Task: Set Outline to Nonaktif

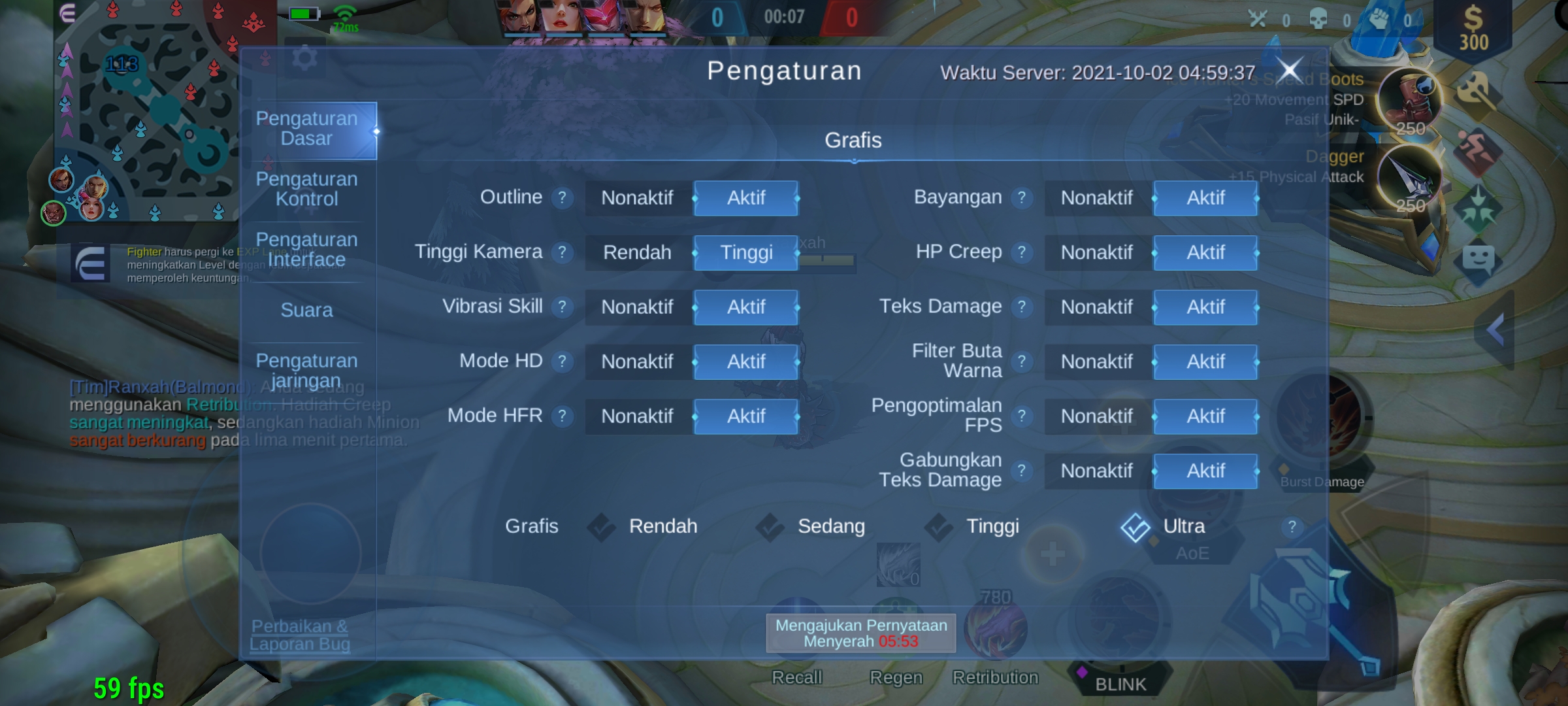Action: [x=636, y=197]
